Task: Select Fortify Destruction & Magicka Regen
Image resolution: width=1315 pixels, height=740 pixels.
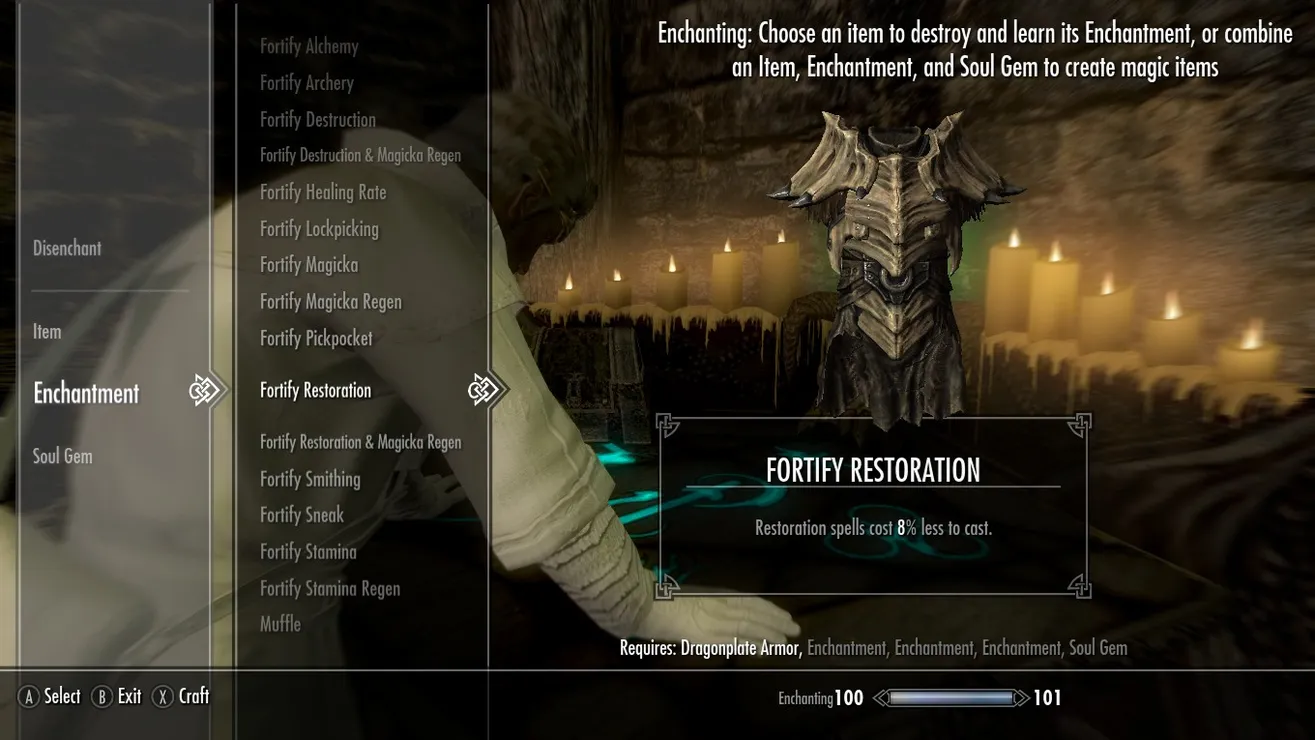Action: coord(360,156)
